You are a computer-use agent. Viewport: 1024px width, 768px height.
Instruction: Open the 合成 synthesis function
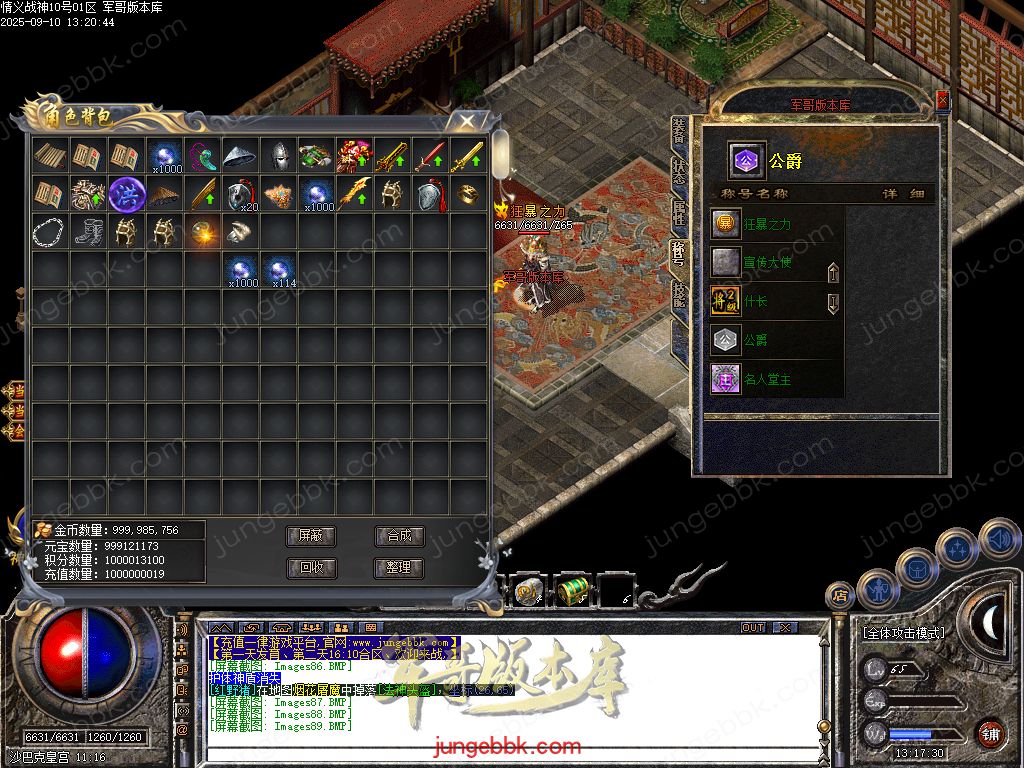pyautogui.click(x=399, y=536)
